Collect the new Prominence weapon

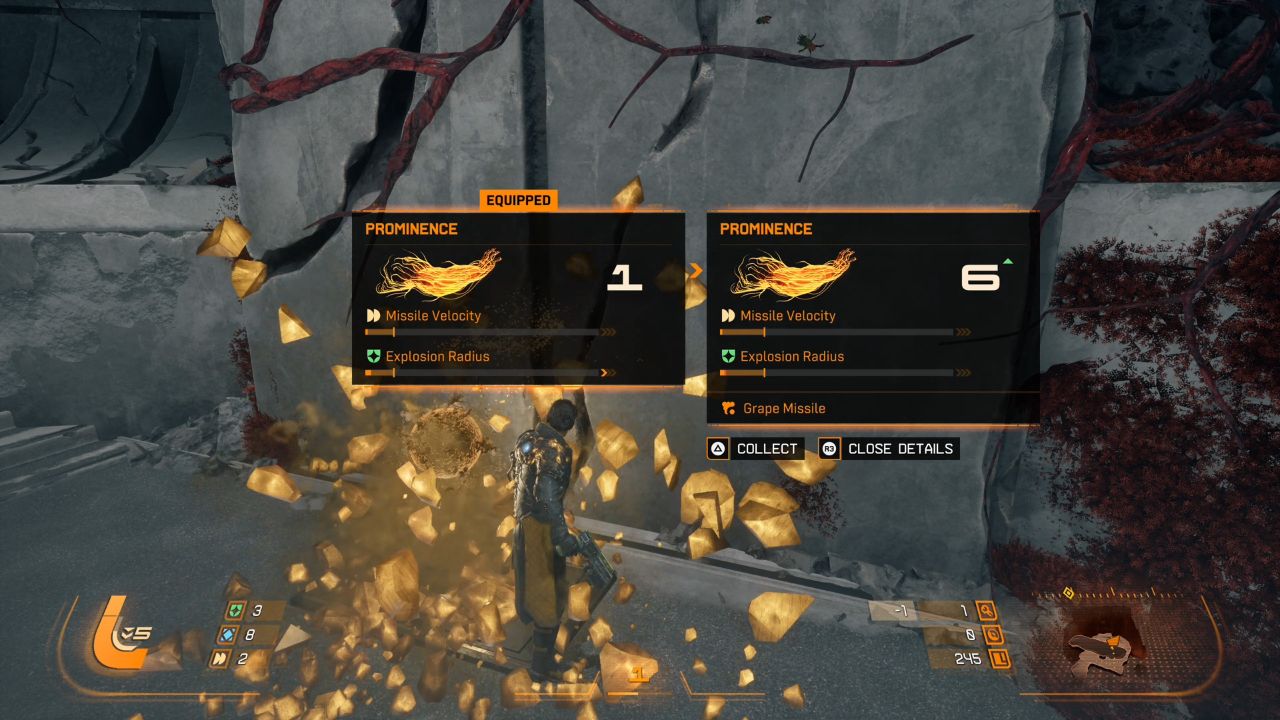coord(754,449)
